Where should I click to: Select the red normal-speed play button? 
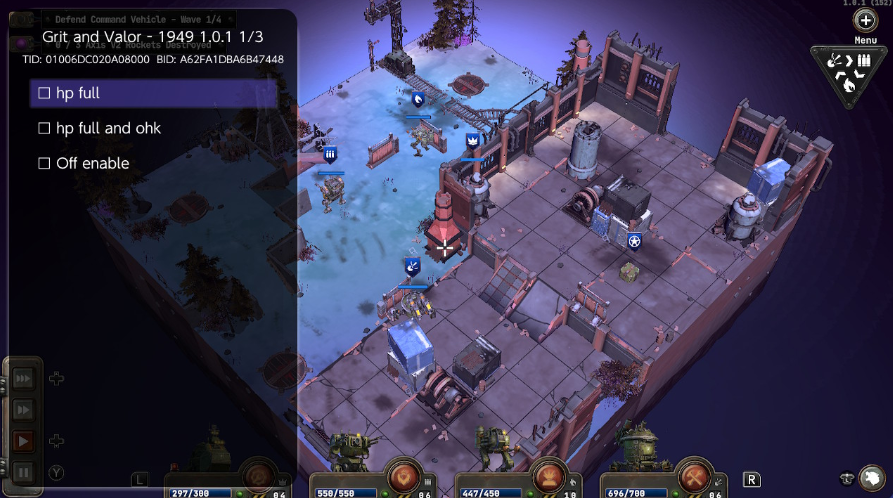[23, 441]
